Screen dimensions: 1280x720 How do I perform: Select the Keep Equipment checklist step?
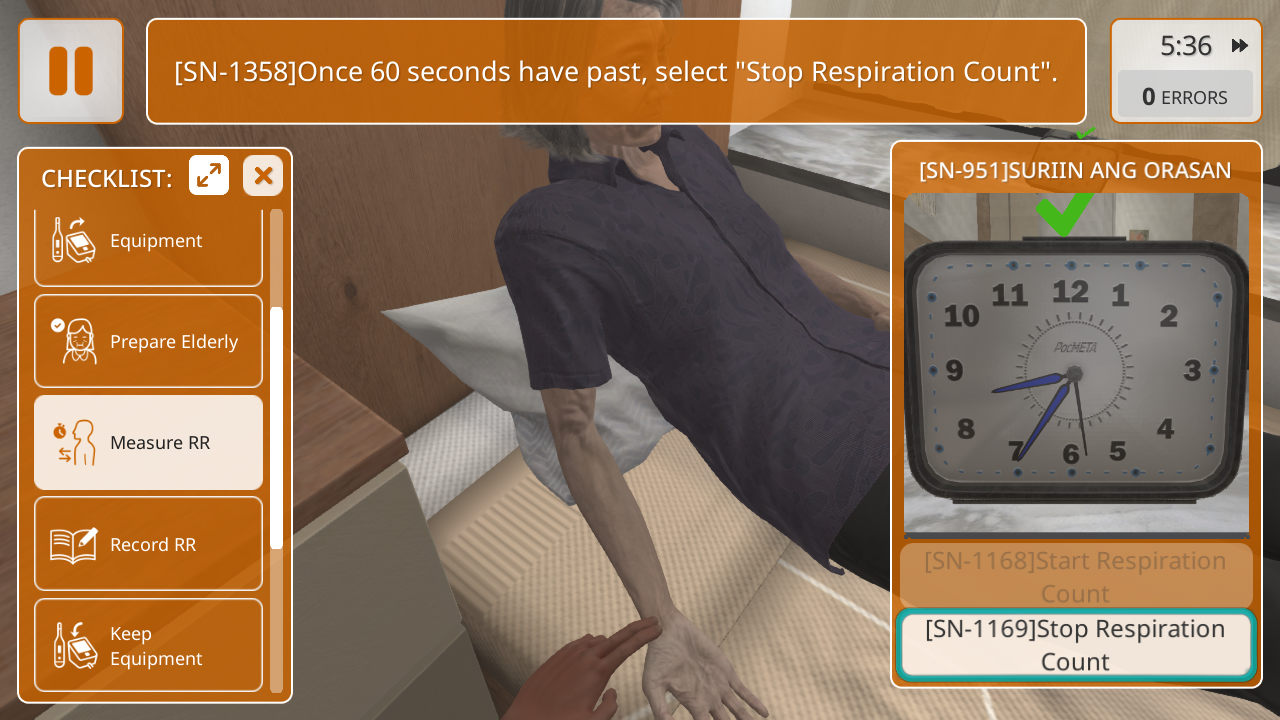tap(148, 645)
